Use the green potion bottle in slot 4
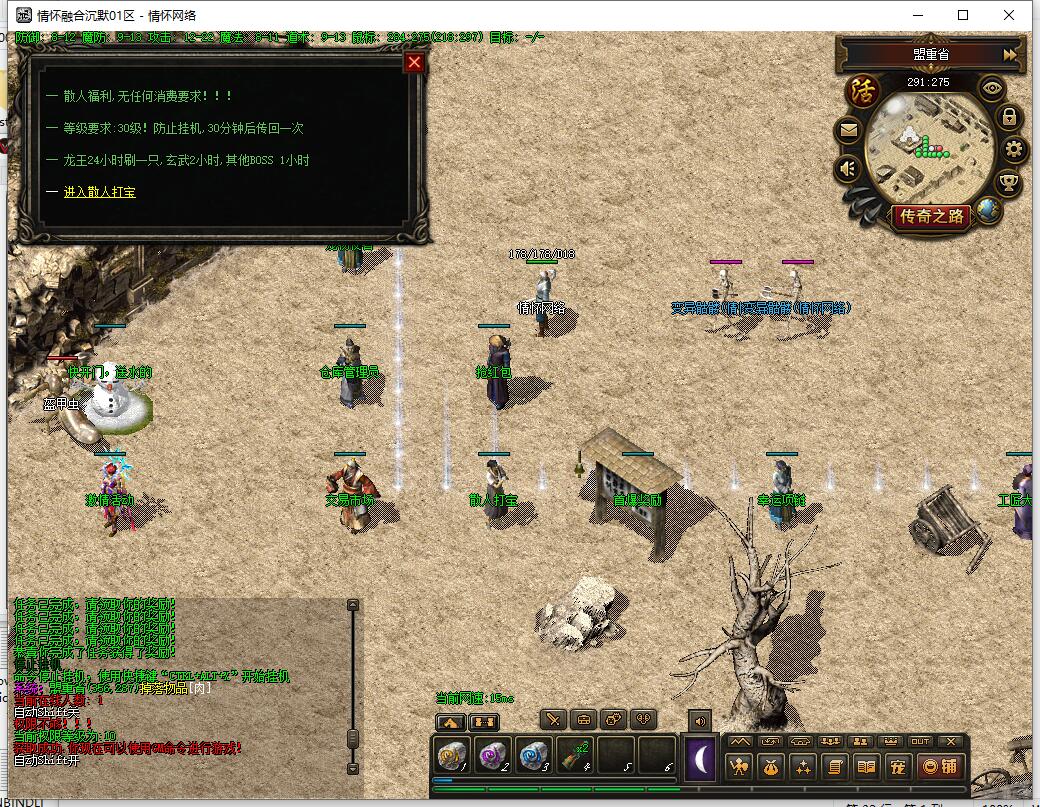Image resolution: width=1040 pixels, height=807 pixels. (573, 755)
